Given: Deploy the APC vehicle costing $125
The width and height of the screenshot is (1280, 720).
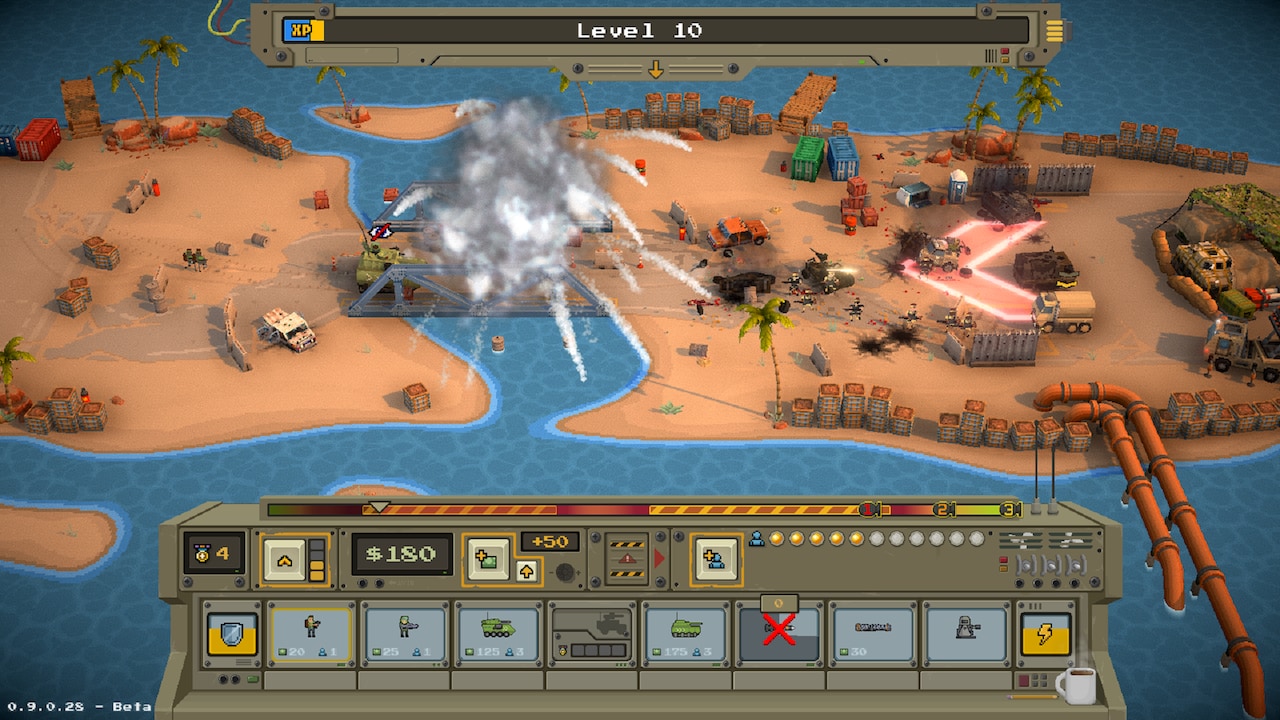Looking at the screenshot, I should coord(496,634).
